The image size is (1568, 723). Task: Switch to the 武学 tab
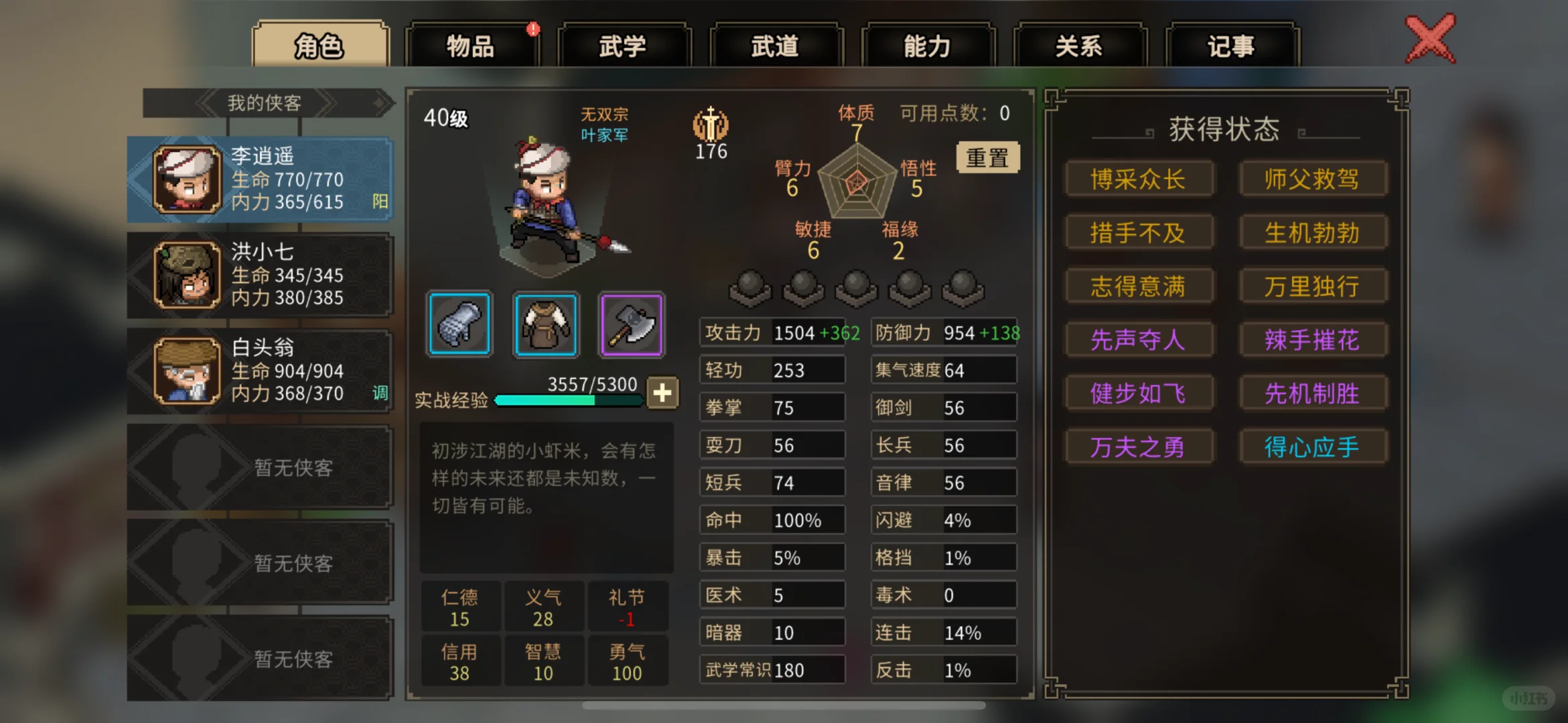coord(623,45)
